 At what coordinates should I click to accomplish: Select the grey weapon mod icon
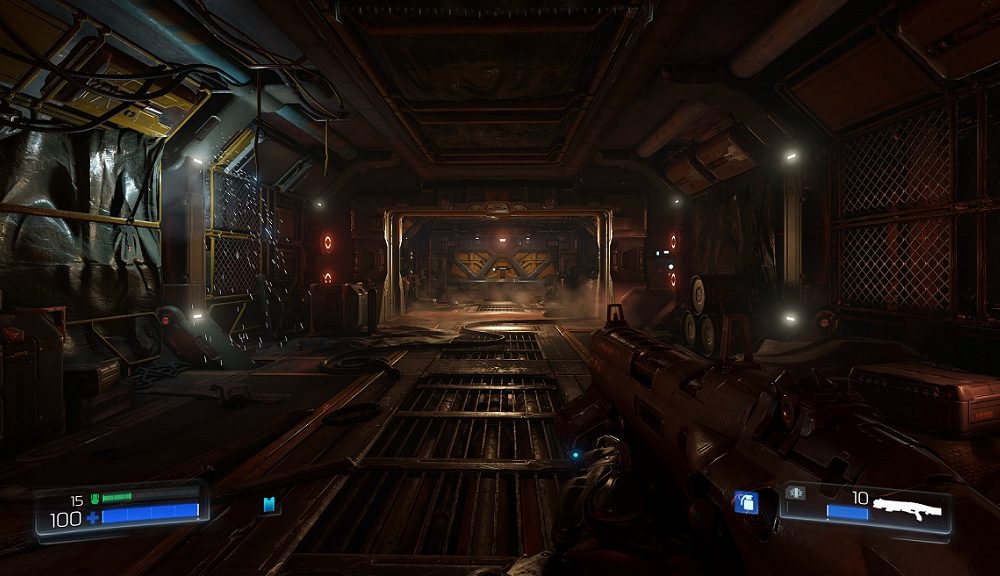coord(797,493)
